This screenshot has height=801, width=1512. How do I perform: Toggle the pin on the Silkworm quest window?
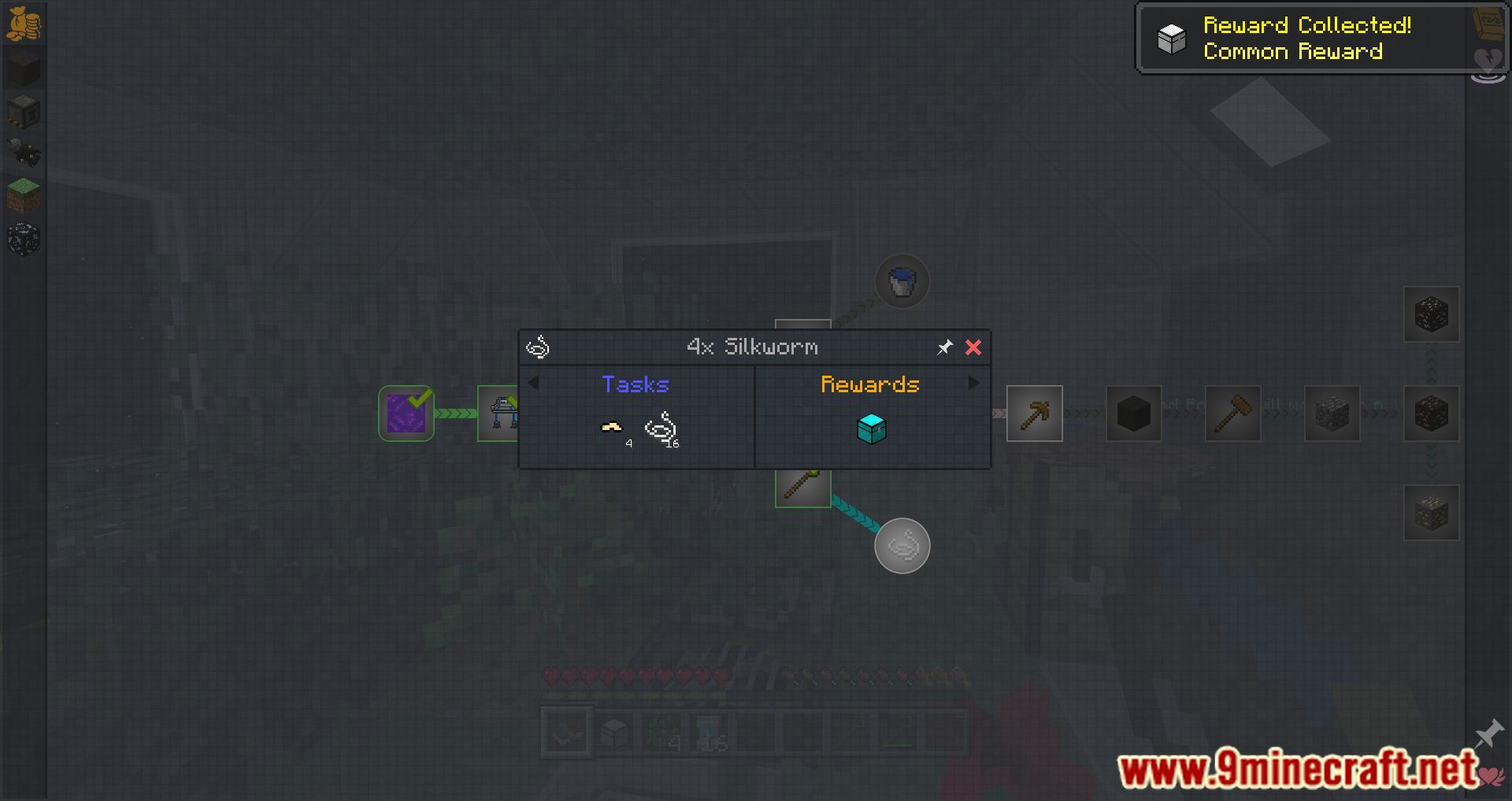coord(944,347)
